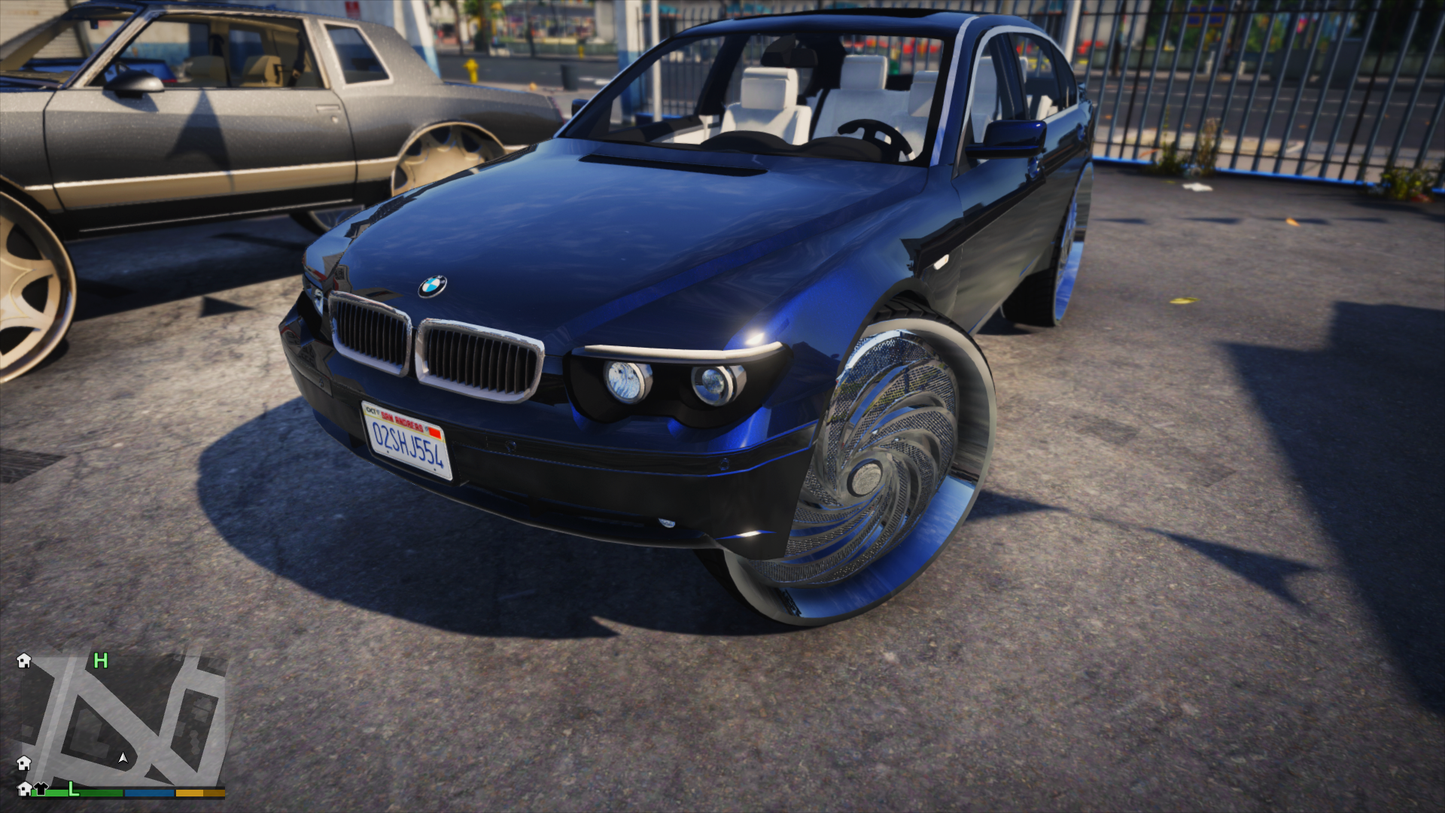Click the white player arrow on minimap
1445x813 pixels.
pos(123,759)
